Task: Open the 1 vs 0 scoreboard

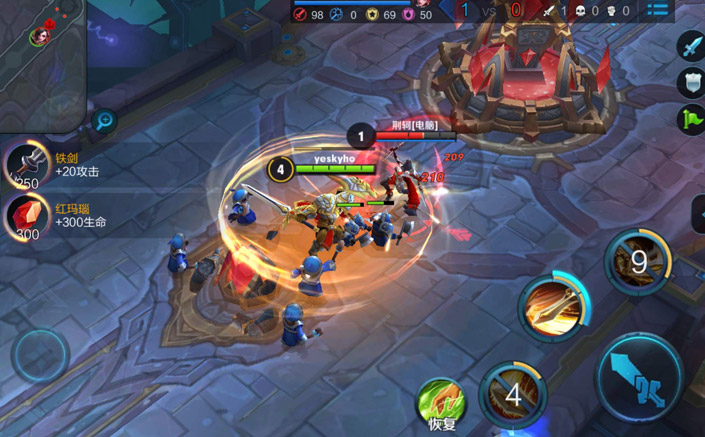Action: [489, 11]
